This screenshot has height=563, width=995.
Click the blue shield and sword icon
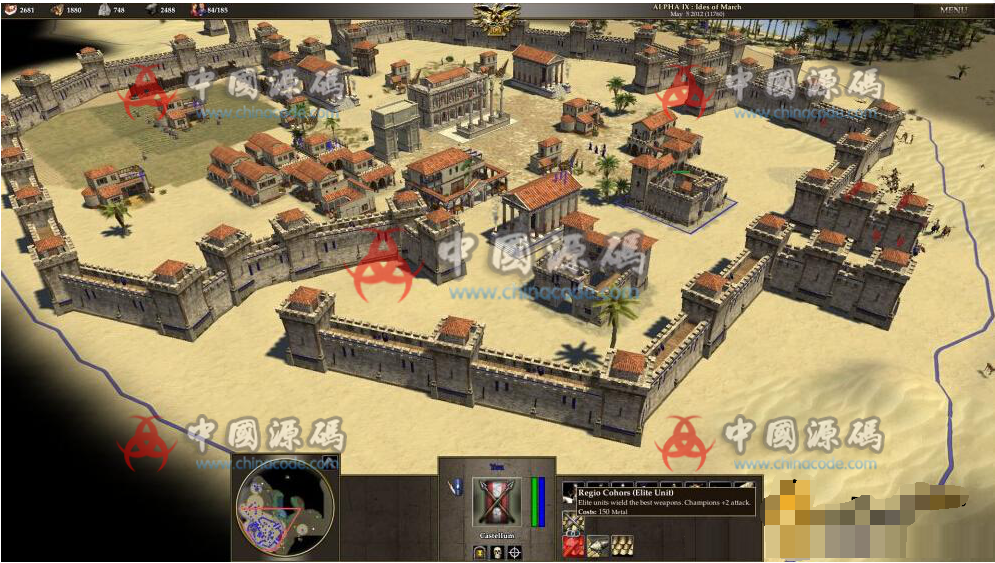[456, 488]
